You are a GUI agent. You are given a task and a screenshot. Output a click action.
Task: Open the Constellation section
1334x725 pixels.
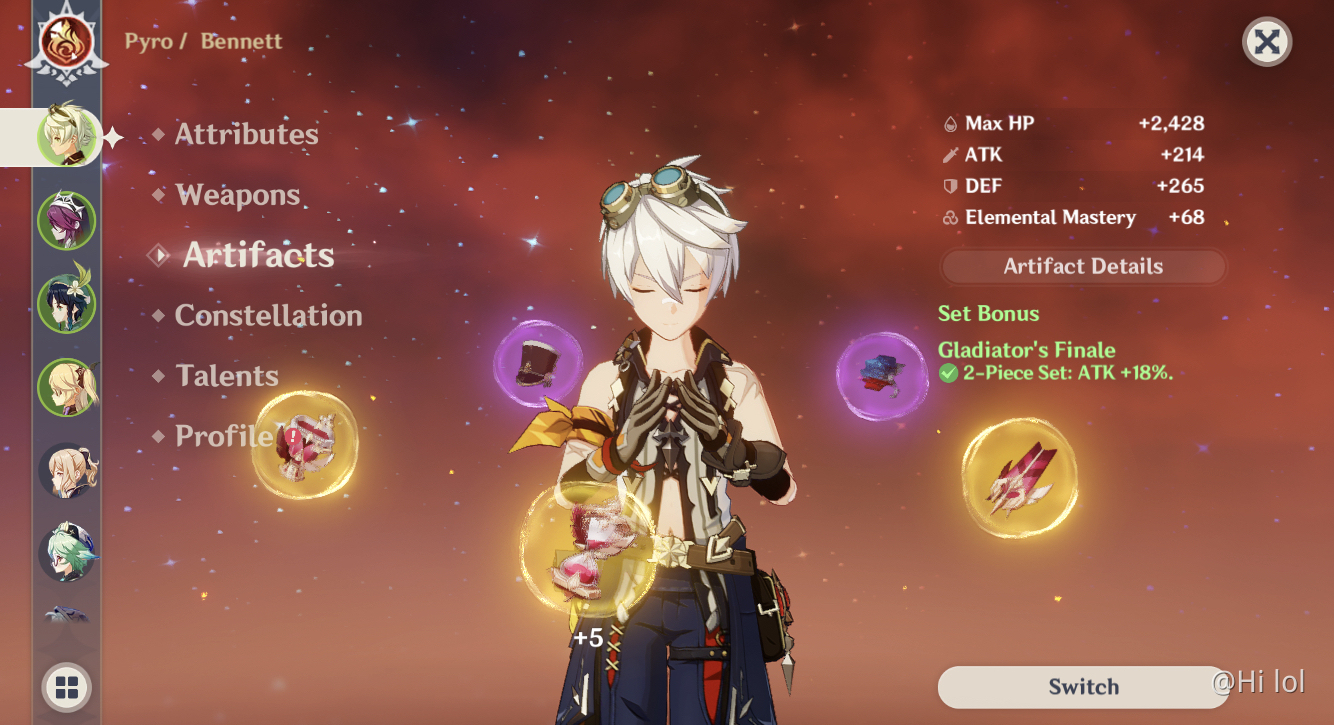(268, 316)
